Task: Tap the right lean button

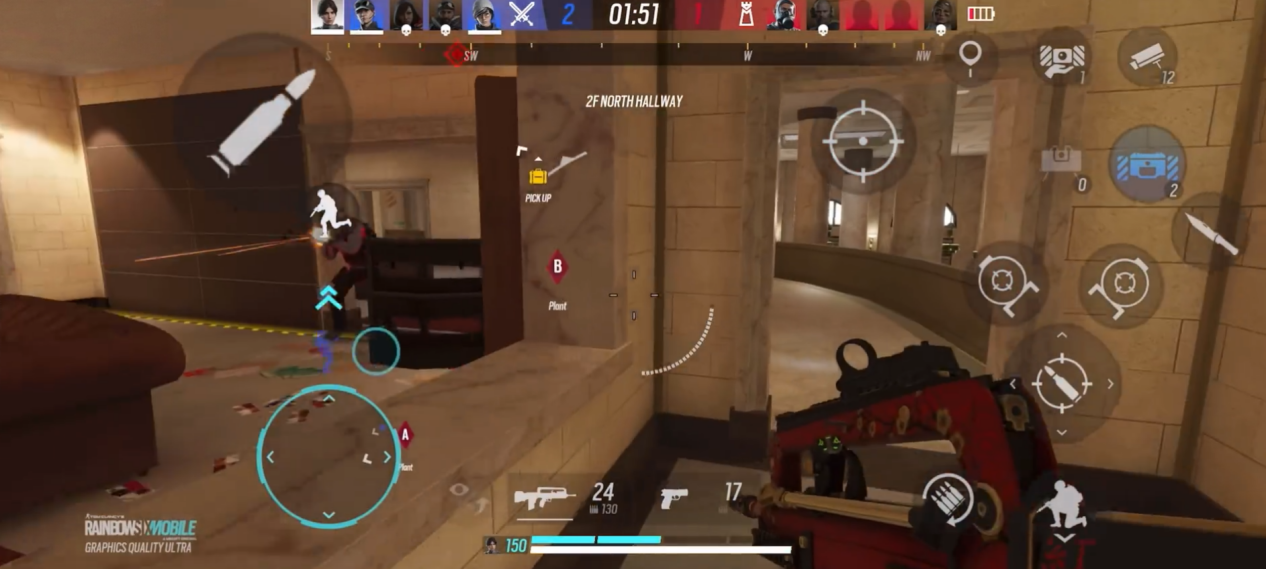Action: pyautogui.click(x=1120, y=283)
